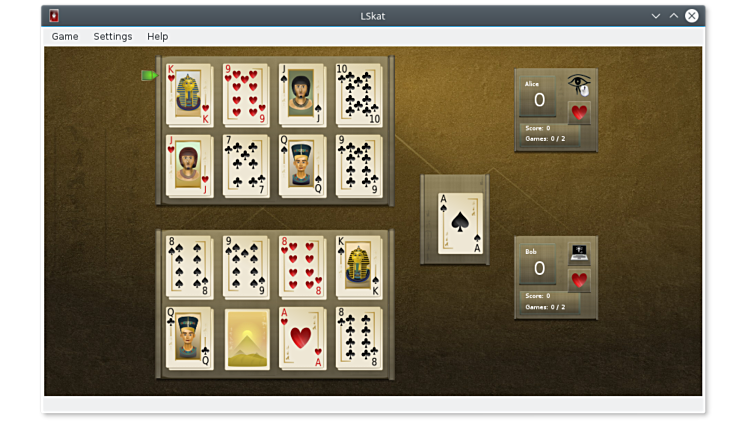Screen dimensions: 752x423
Task: Choose the queen of spades card
Action: pos(302,166)
